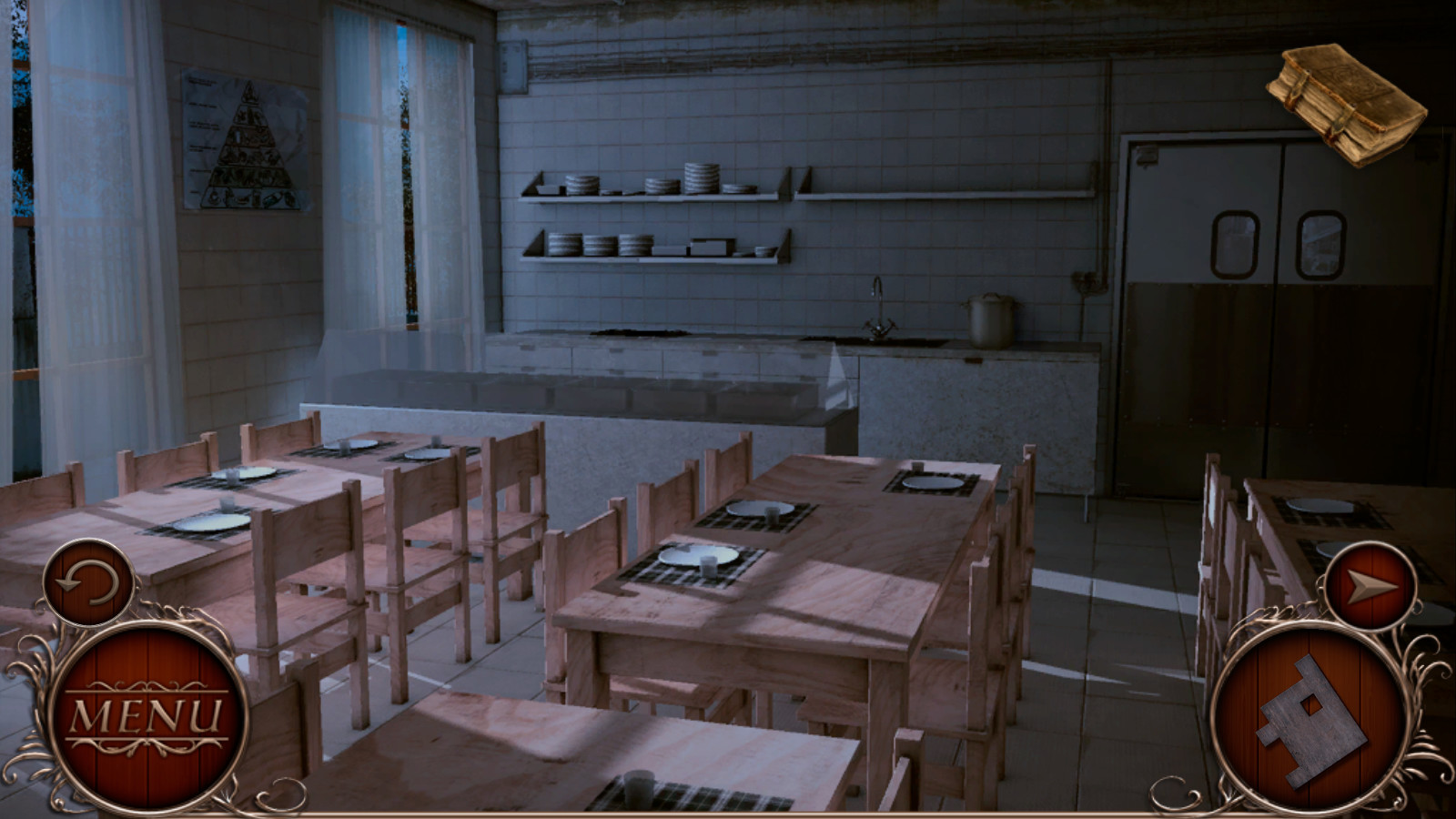Screen dimensions: 1456x819
Task: Examine the food pyramid poster on the wall
Action: click(241, 141)
